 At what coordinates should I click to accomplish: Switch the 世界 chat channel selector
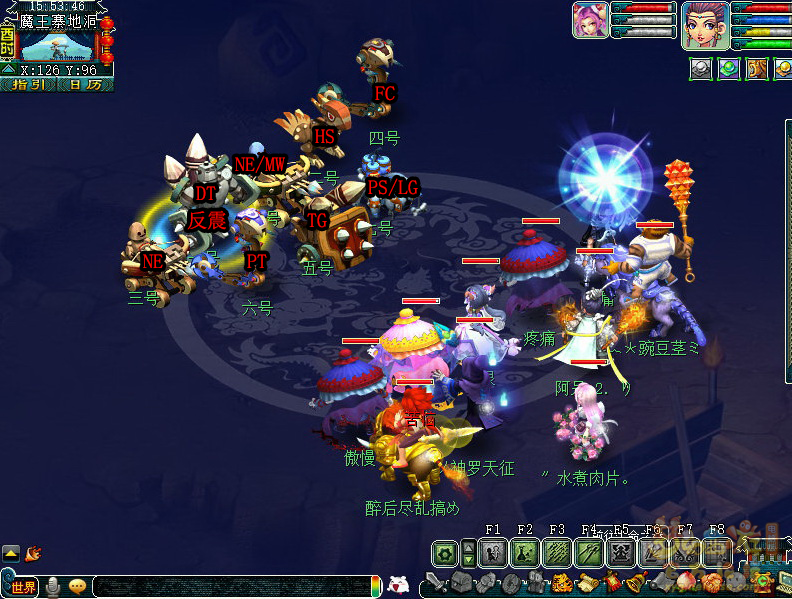[24, 586]
